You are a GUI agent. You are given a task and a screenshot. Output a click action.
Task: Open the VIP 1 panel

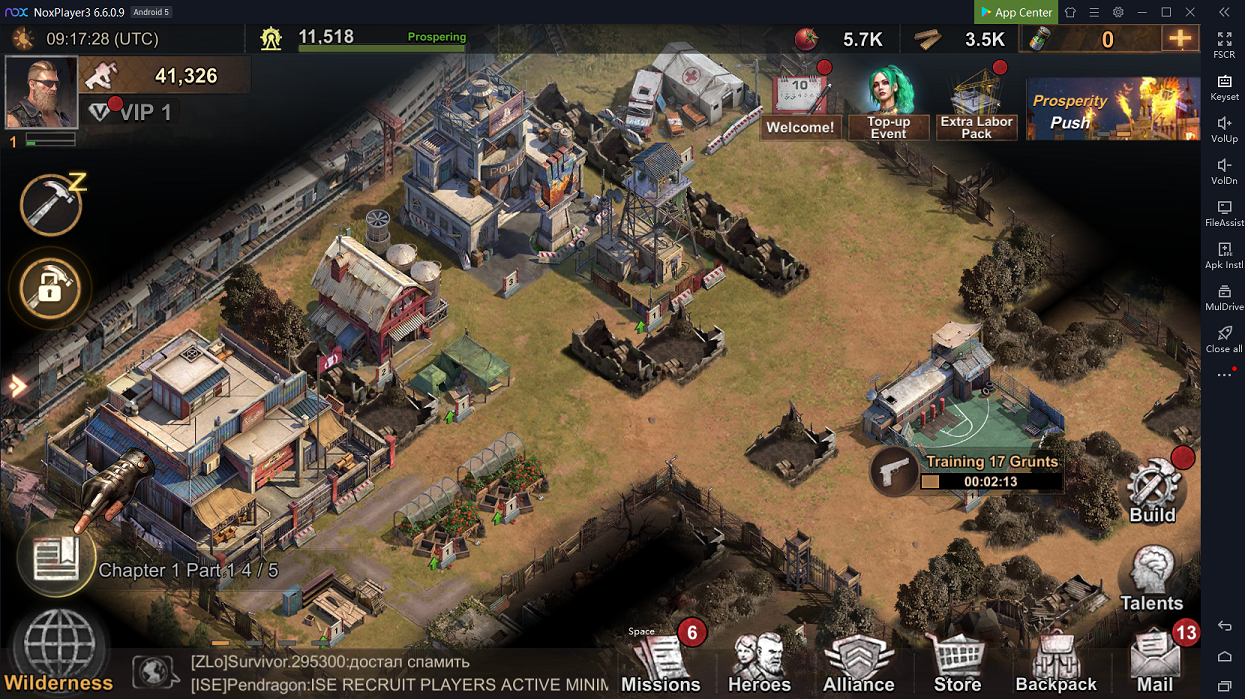130,112
